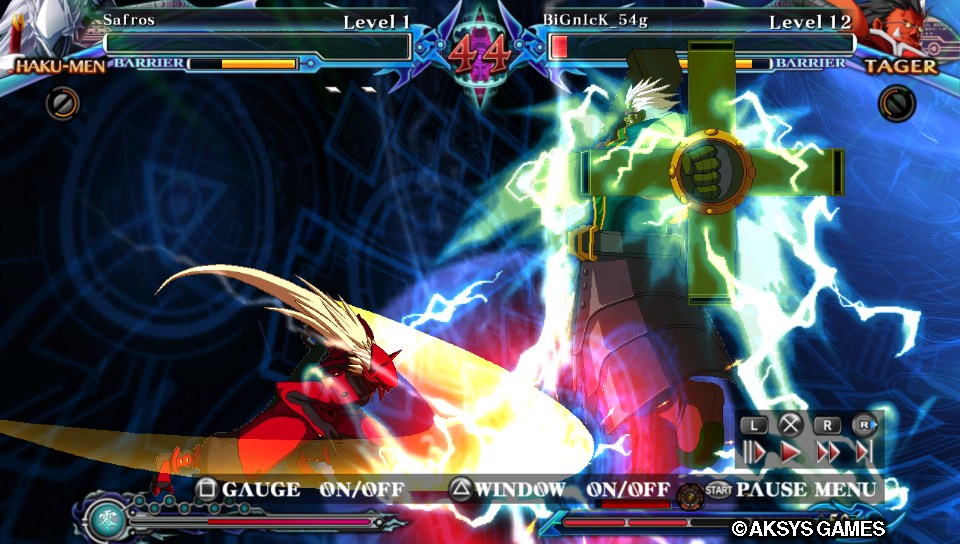960x544 pixels.
Task: Activate the red double-arrow fast-forward control
Action: pos(827,451)
